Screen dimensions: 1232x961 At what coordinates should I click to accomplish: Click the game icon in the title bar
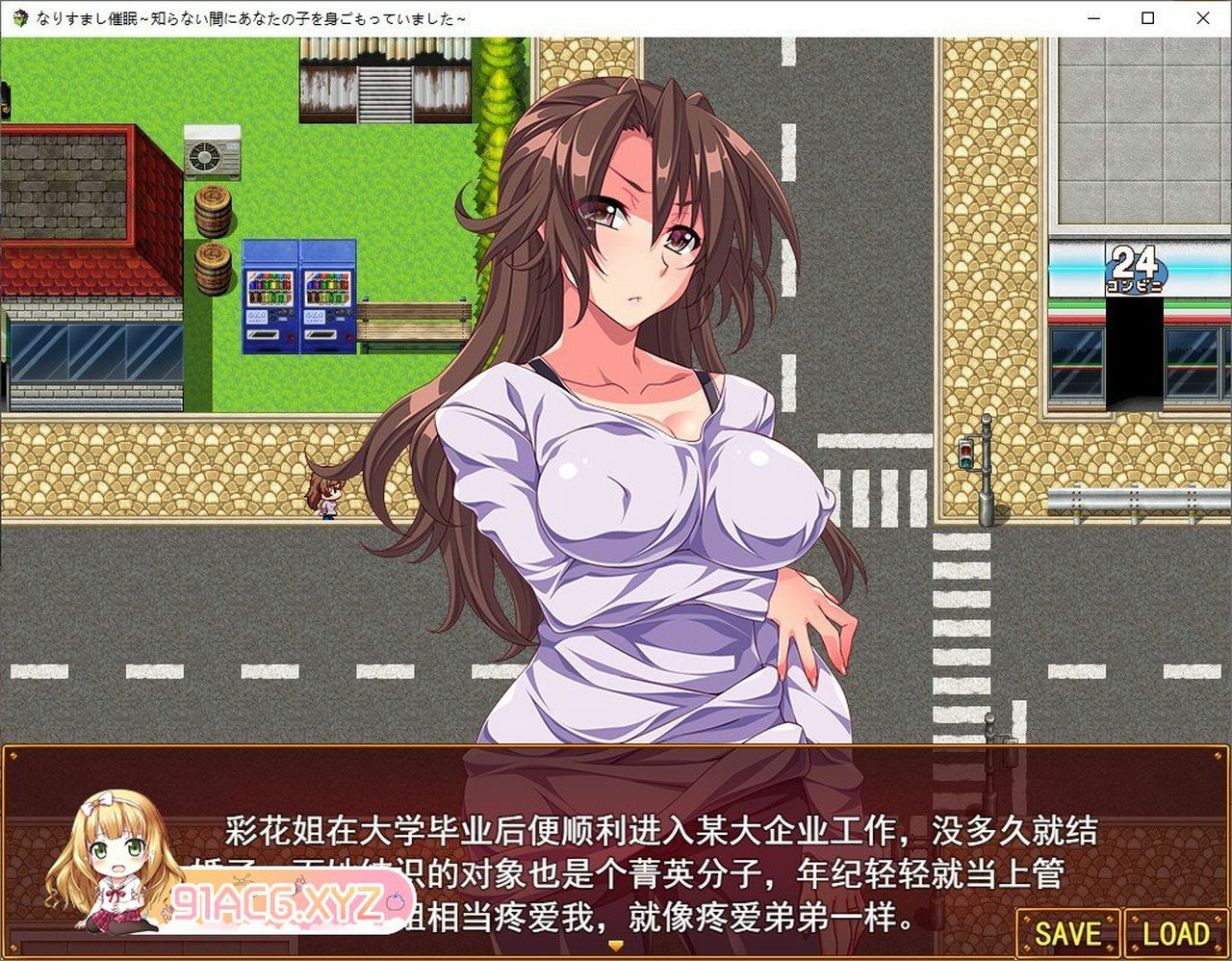tap(18, 16)
